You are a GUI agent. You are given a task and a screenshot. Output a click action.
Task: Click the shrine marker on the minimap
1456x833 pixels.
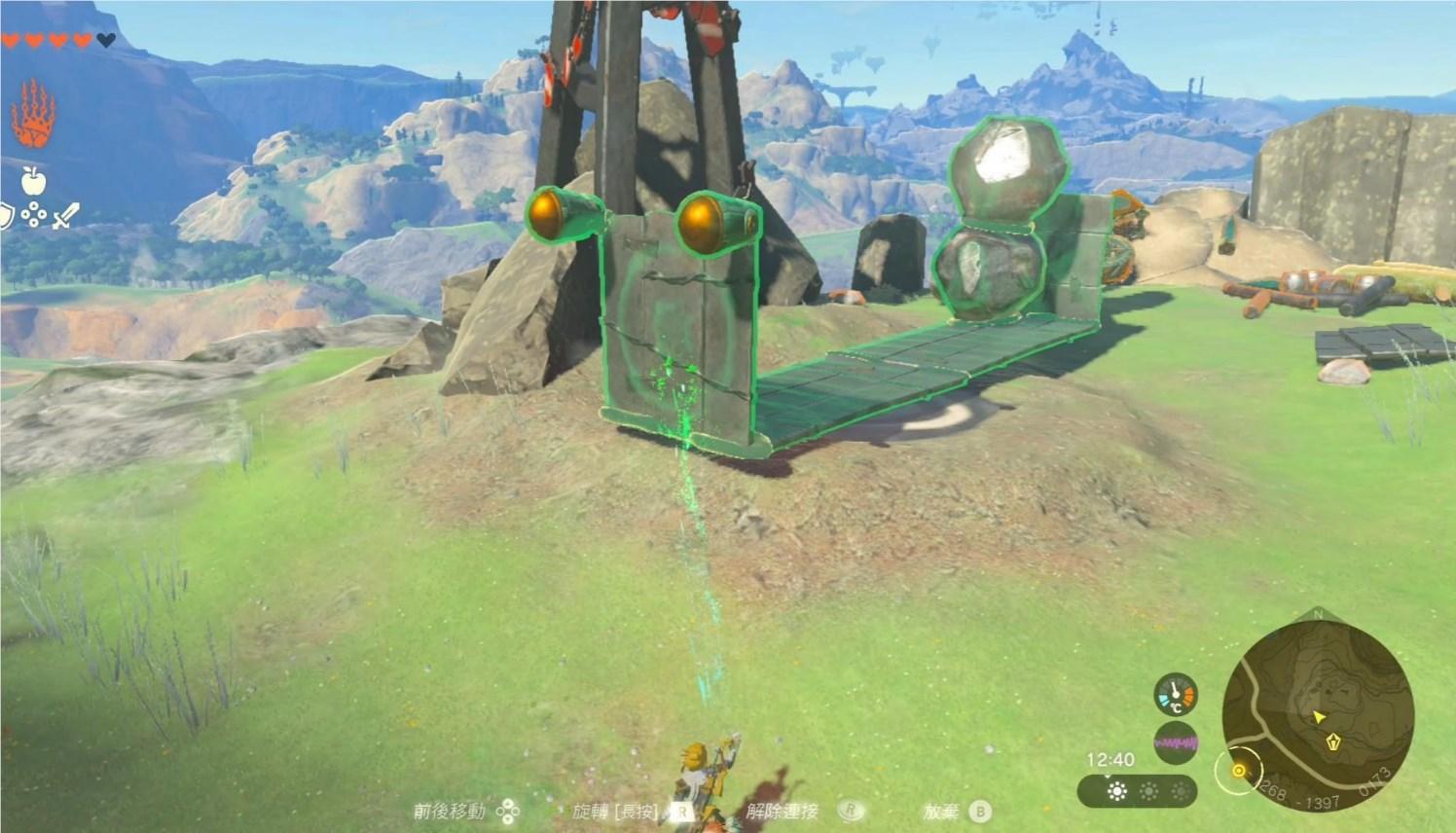(1332, 742)
